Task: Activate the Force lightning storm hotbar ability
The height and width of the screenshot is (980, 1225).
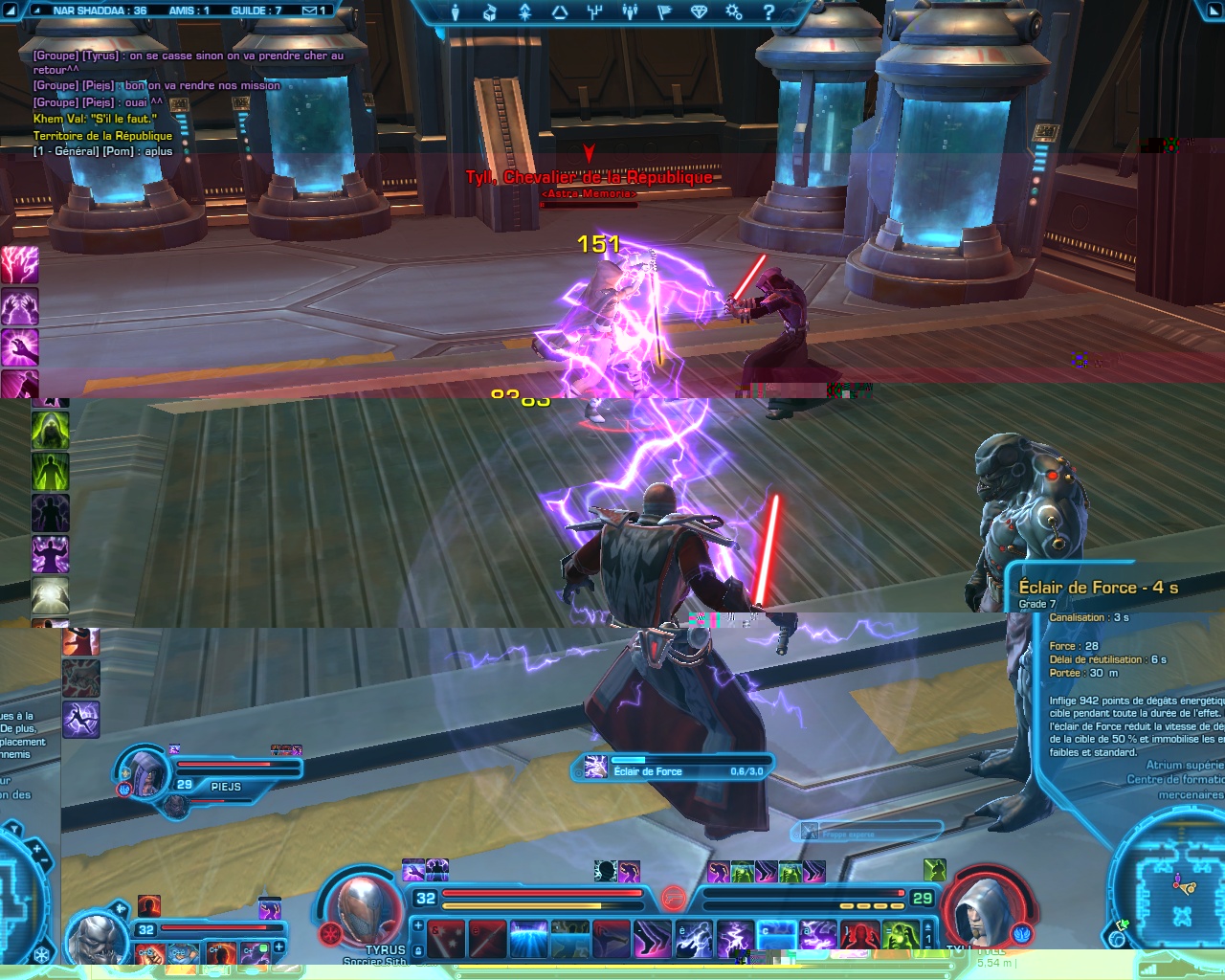Action: tap(735, 938)
